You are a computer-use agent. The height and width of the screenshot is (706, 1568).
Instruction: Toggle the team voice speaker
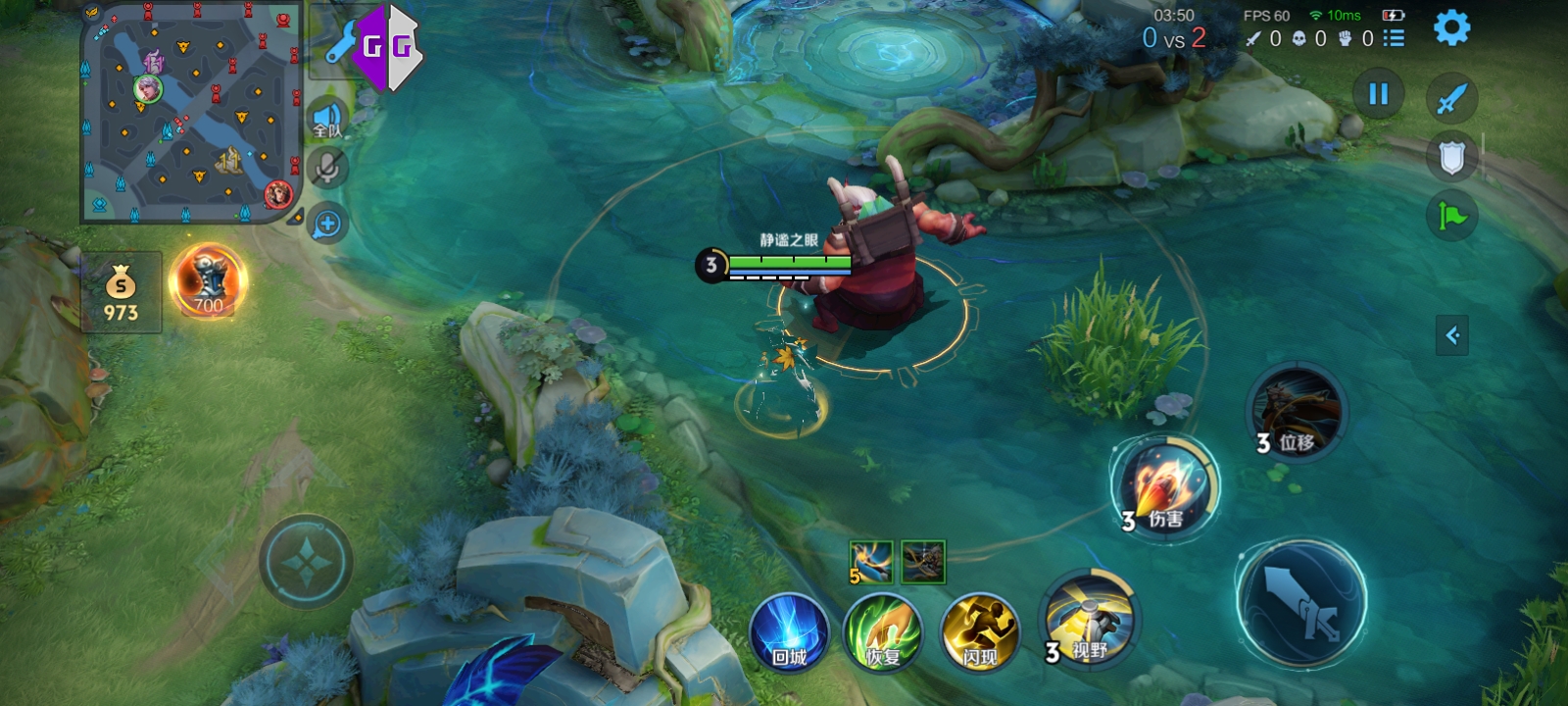(x=327, y=119)
